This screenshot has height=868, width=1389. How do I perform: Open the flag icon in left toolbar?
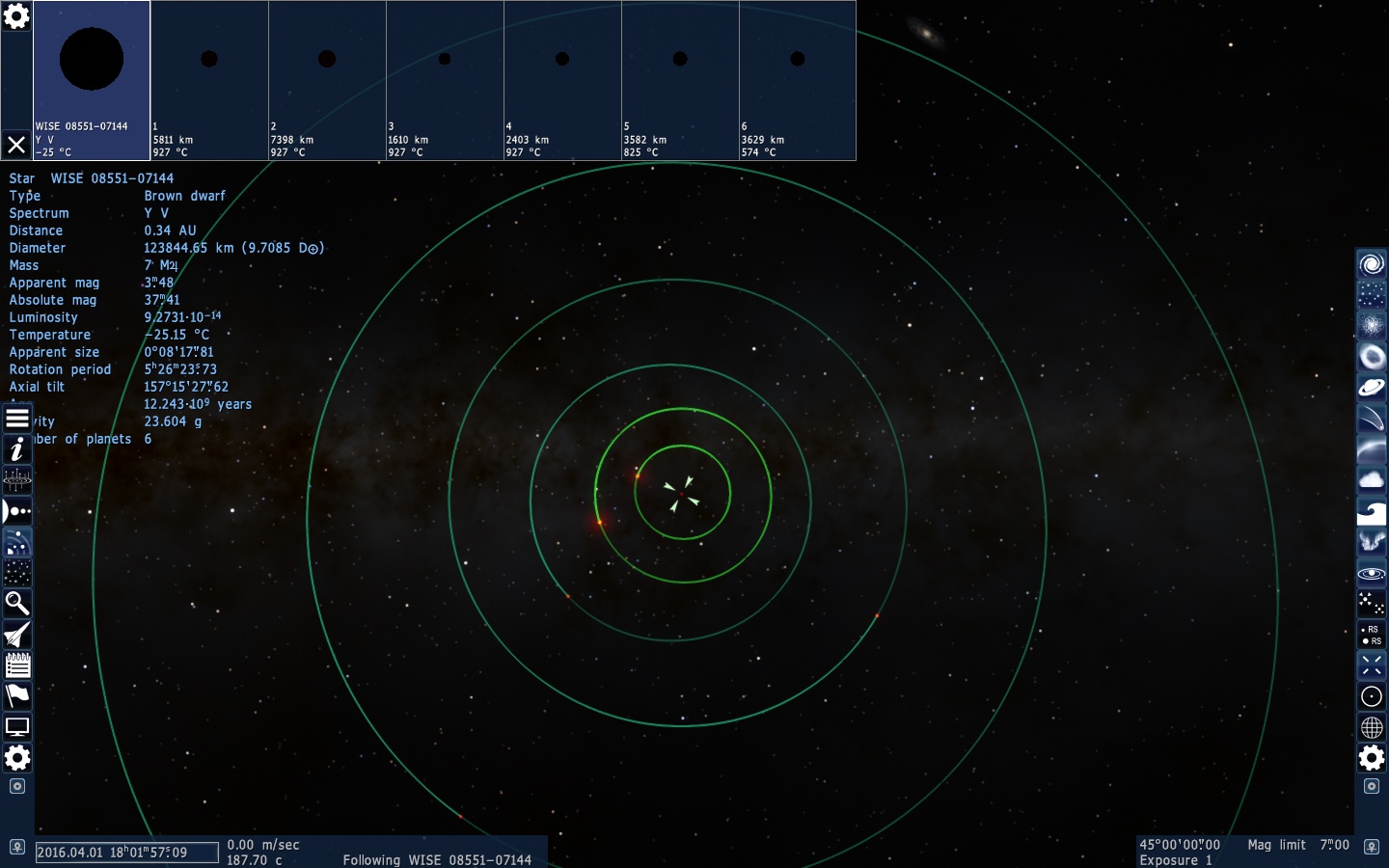tap(17, 696)
